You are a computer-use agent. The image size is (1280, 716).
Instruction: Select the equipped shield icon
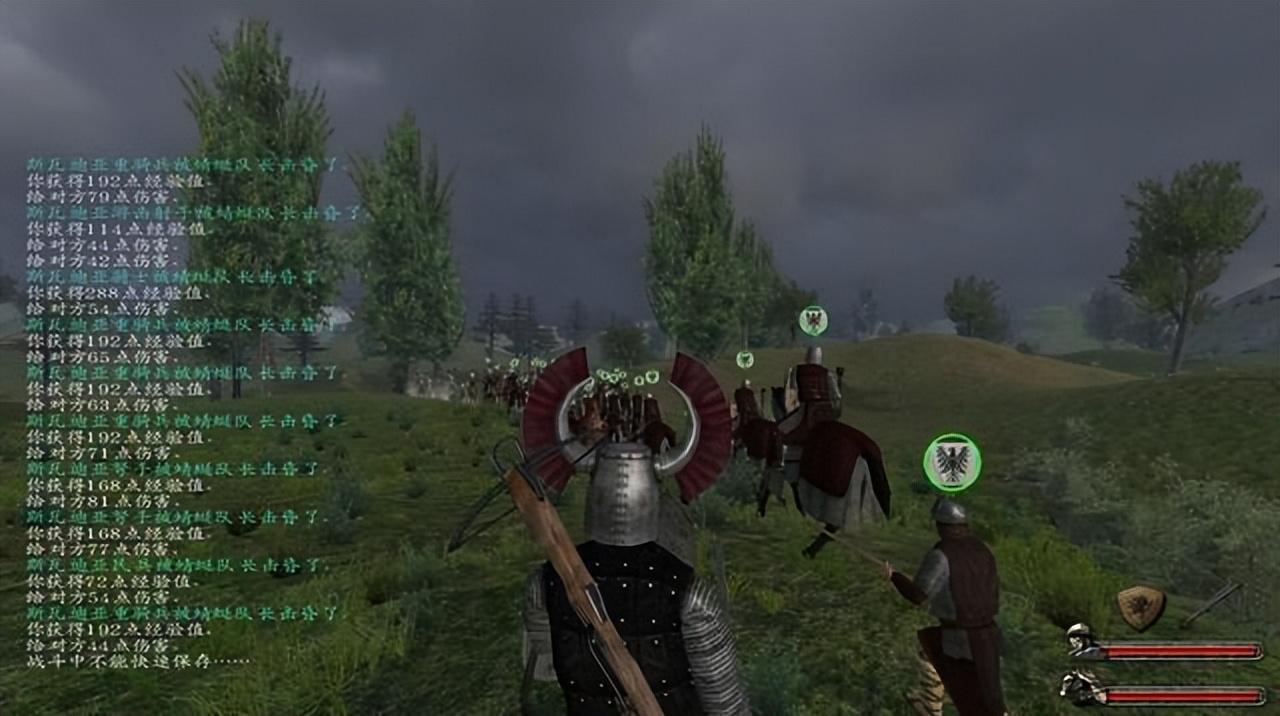[x=1141, y=606]
